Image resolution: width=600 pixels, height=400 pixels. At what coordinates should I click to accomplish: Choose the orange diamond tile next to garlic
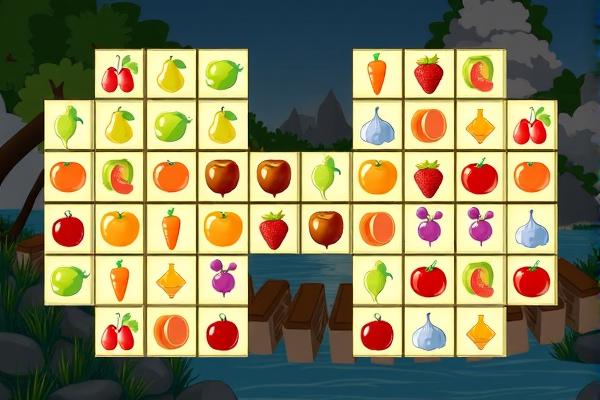click(480, 331)
